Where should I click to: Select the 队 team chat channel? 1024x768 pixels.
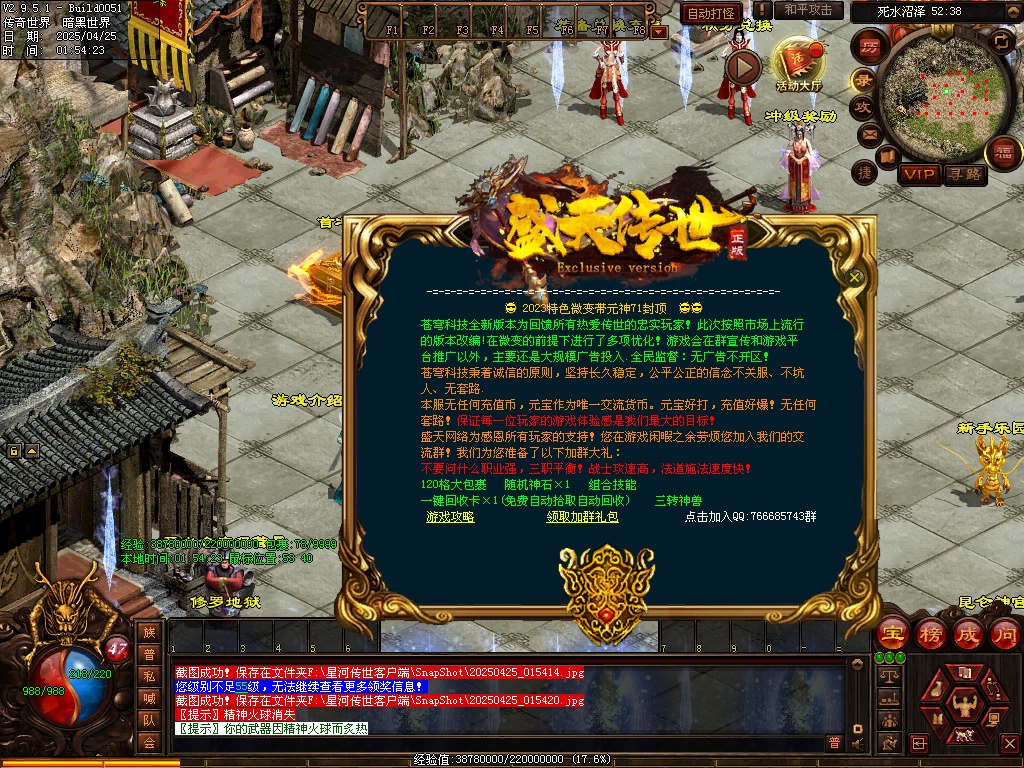149,719
